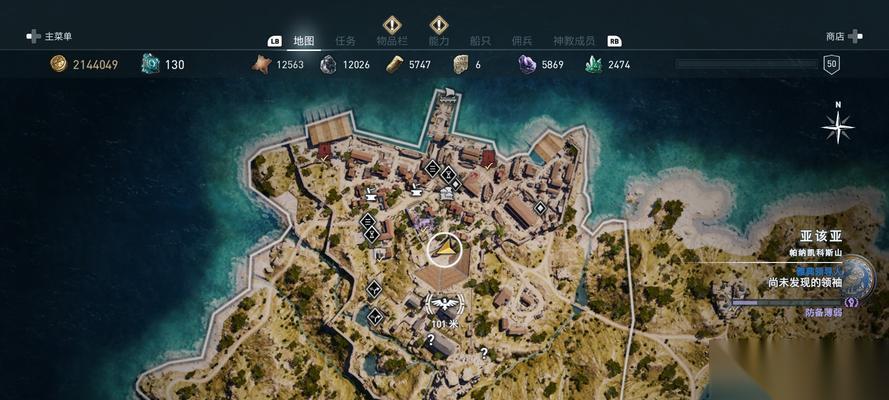The image size is (889, 400).
Task: Click the yellow player arrow marker
Action: click(444, 248)
